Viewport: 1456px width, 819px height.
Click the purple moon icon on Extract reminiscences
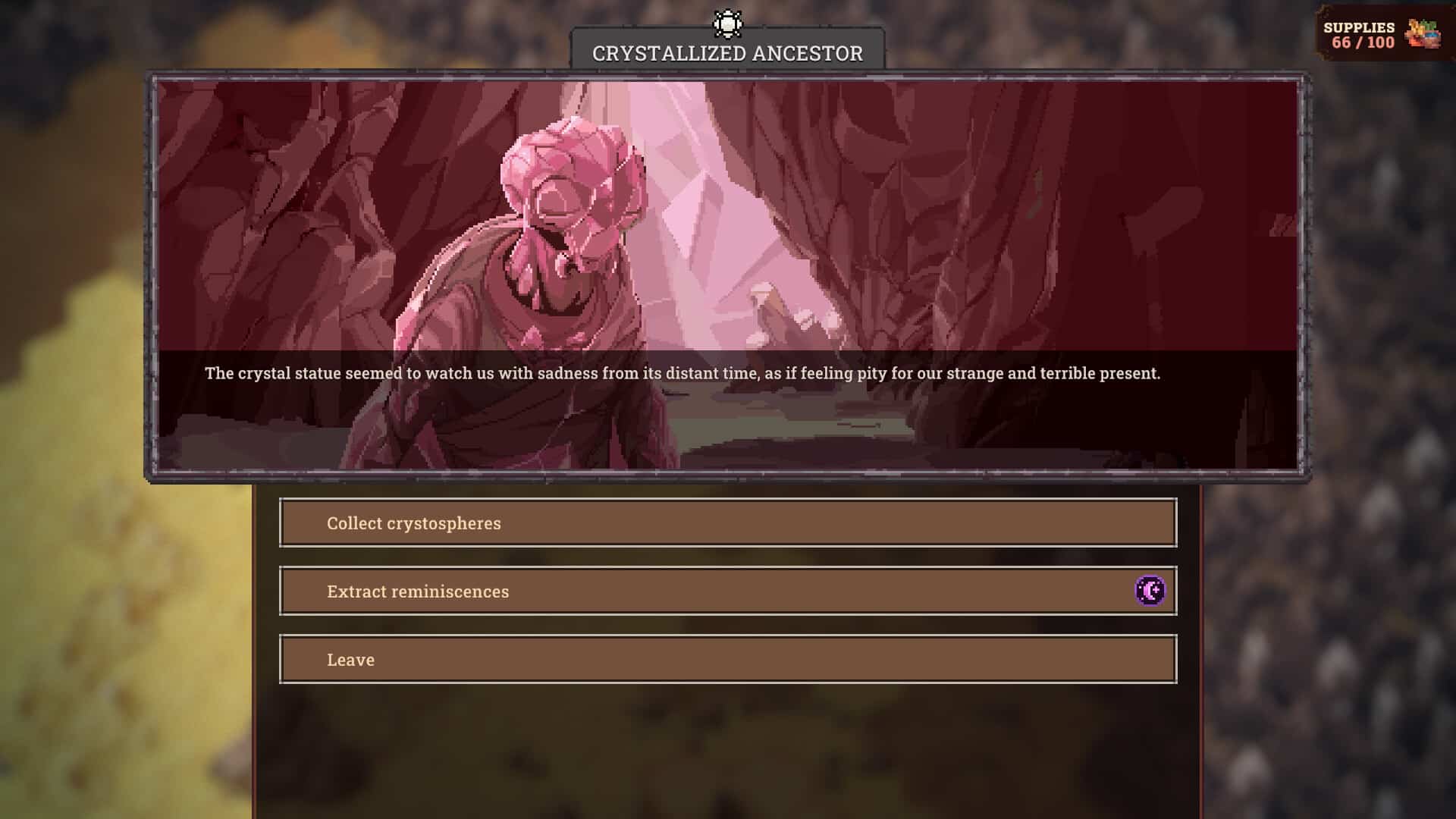pos(1150,591)
